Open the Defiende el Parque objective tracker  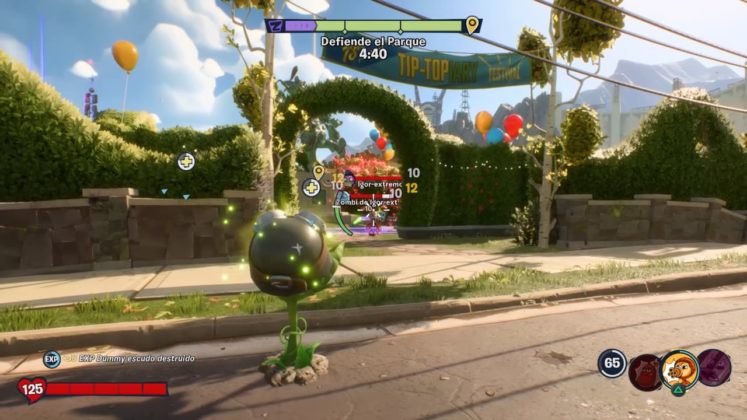(x=373, y=42)
